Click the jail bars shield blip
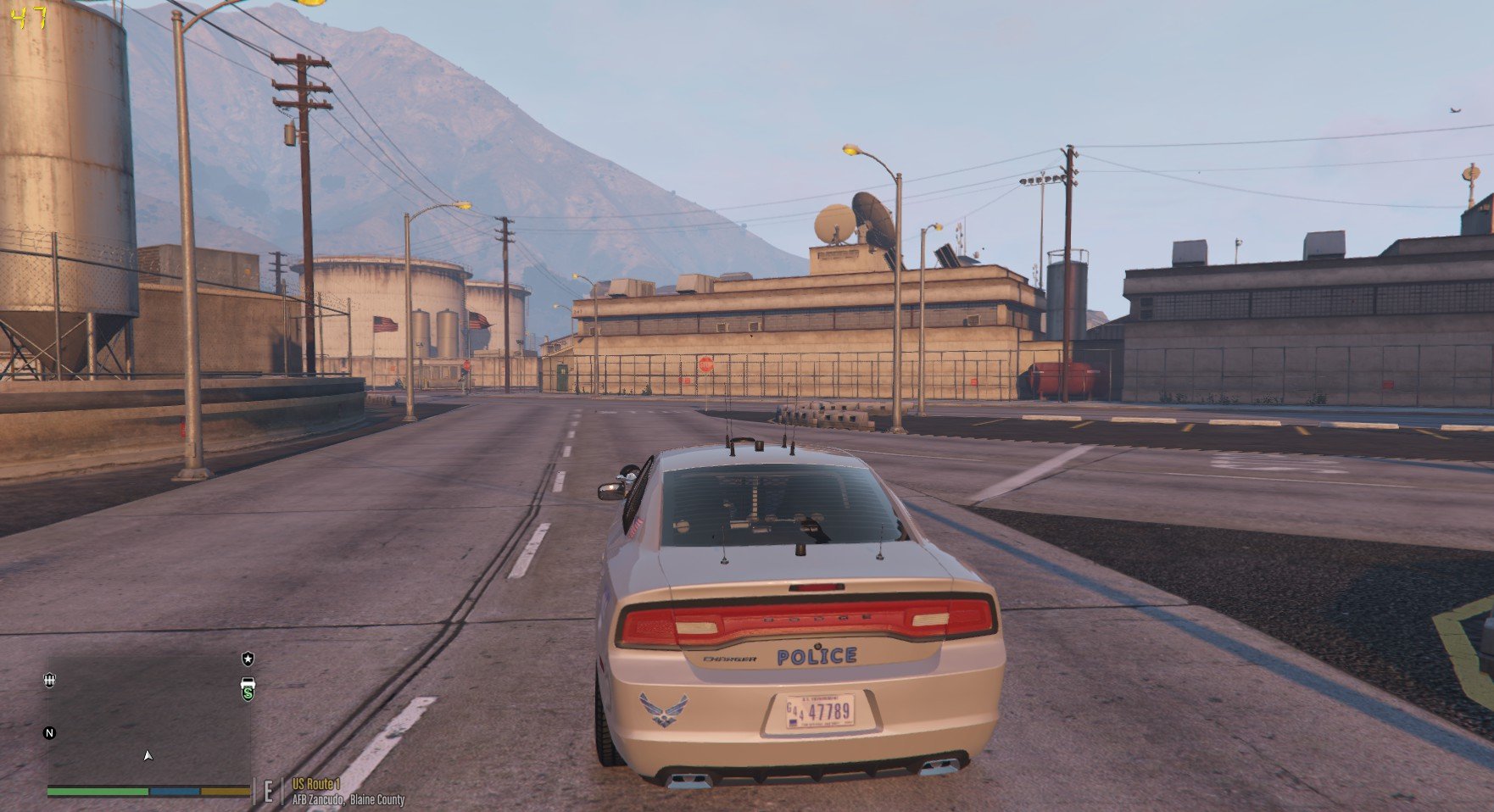This screenshot has width=1494, height=812. click(49, 680)
